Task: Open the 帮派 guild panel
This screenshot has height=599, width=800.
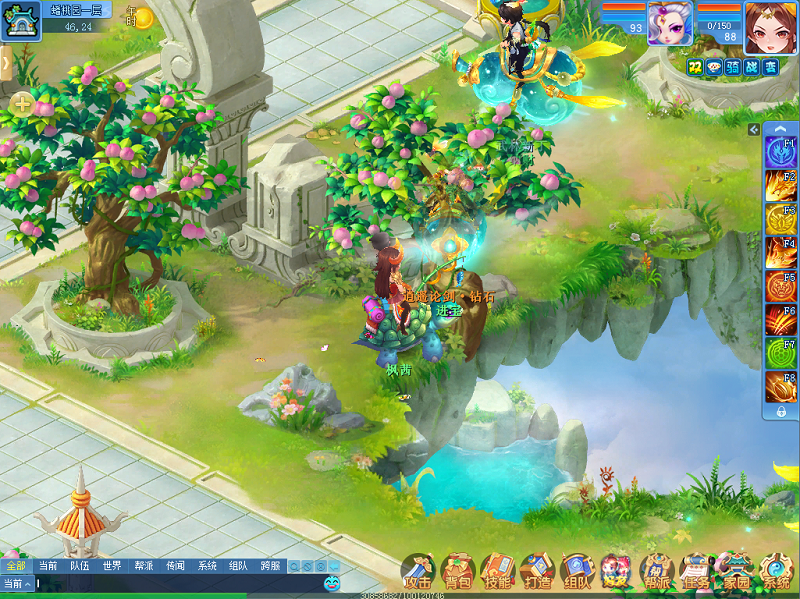Action: point(656,572)
